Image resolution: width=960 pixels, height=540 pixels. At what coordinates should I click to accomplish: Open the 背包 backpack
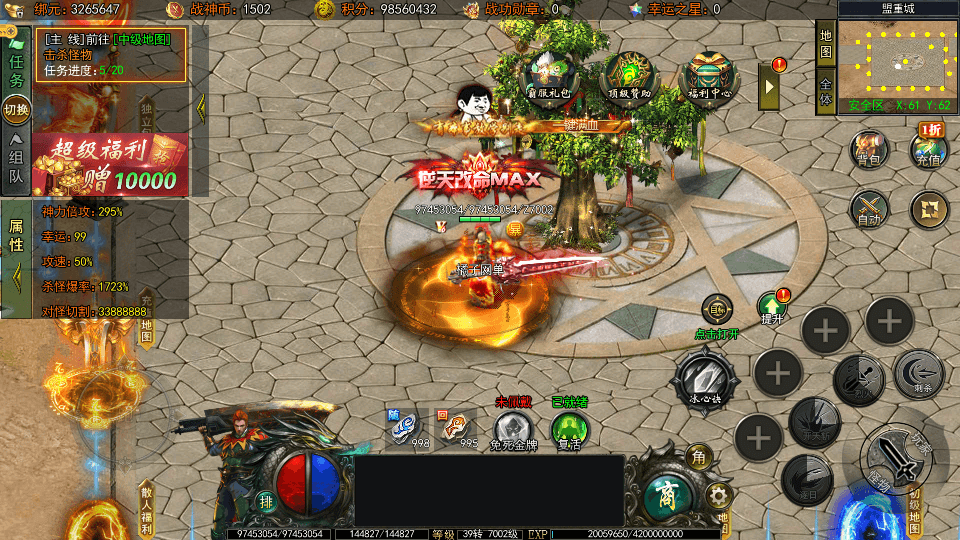tap(869, 150)
